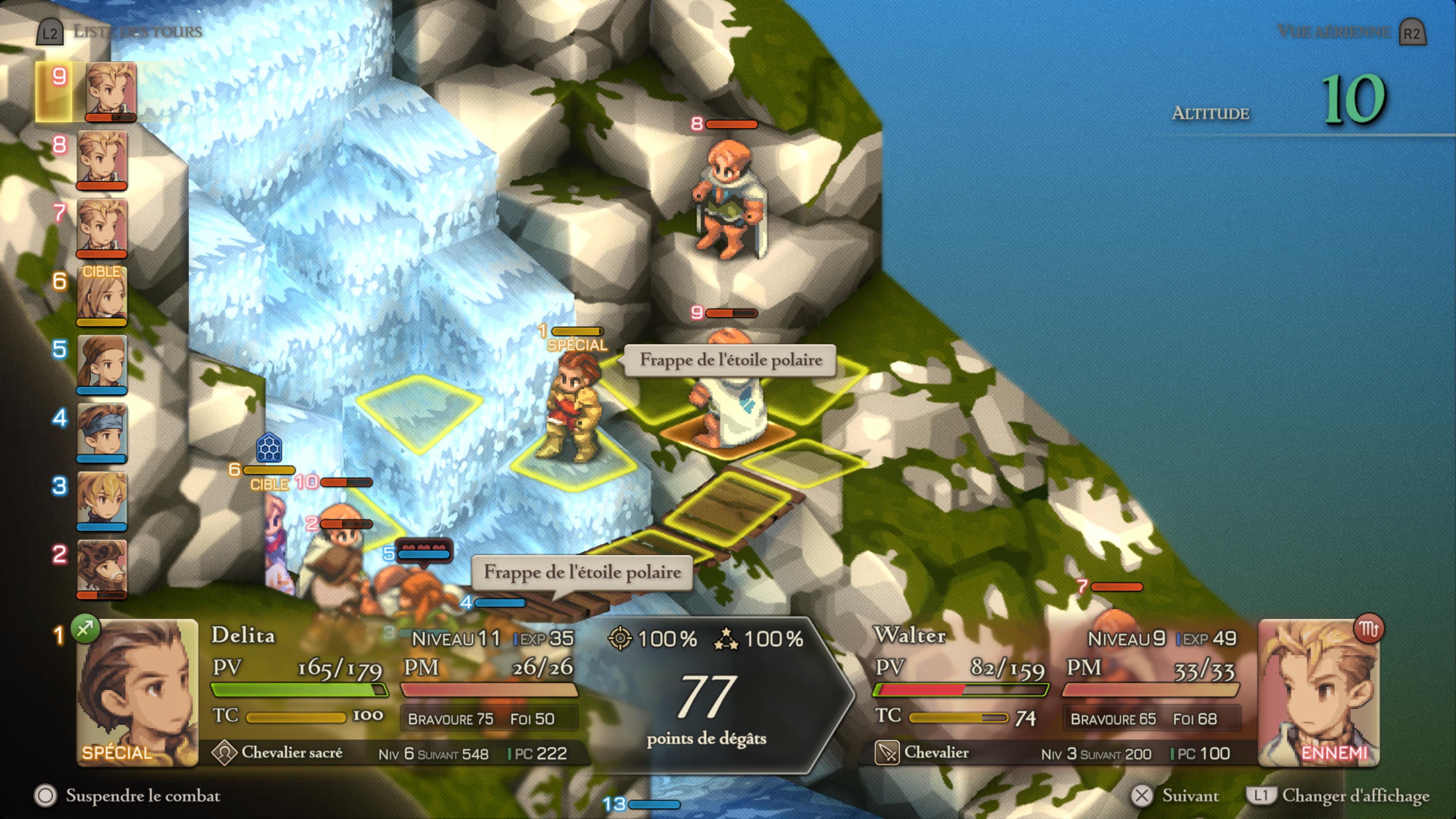Screen dimensions: 1456x819
Task: Click Delita's Sagittarius zodiac sign icon
Action: (85, 628)
